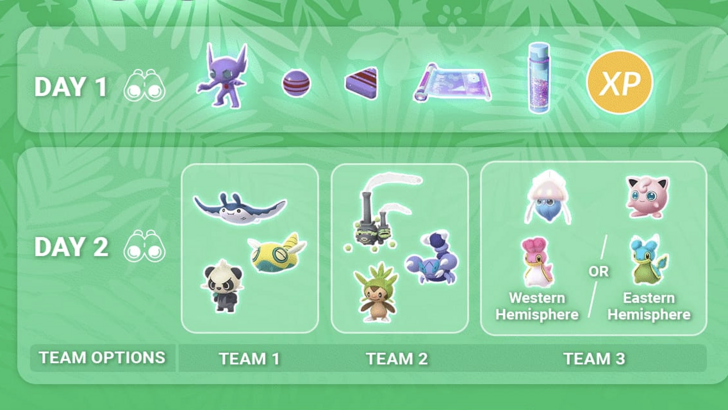Select the round purple candy icon

[x=297, y=83]
